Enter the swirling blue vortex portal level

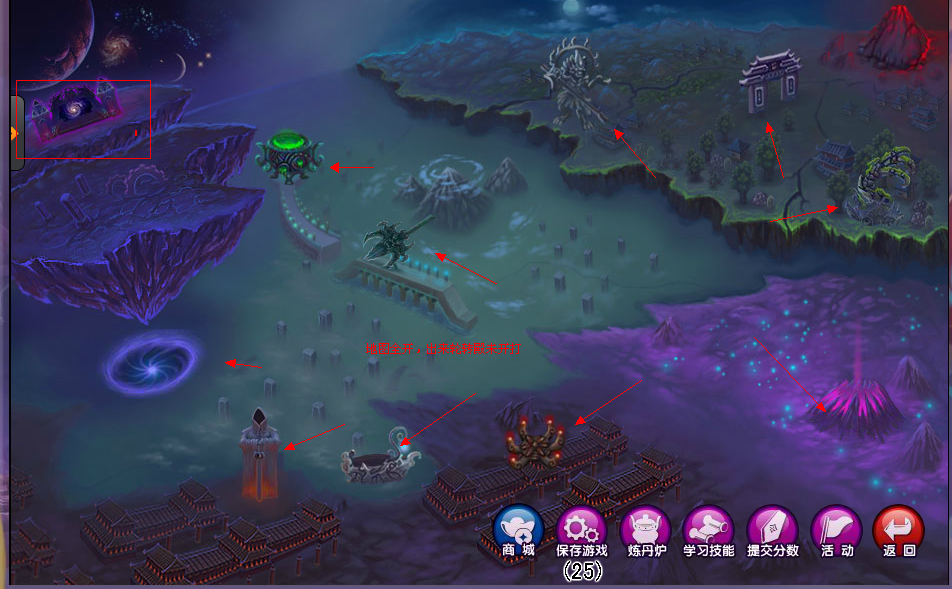[152, 363]
